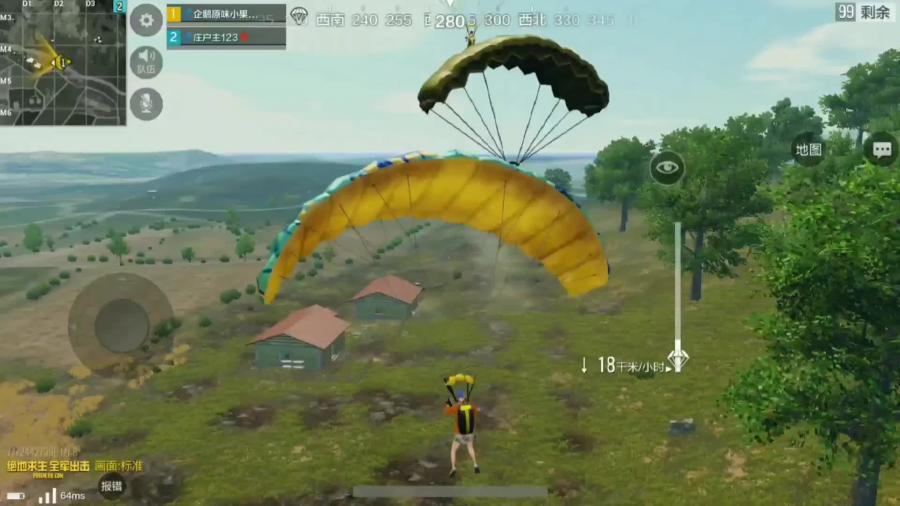Toggle the team voice speaker button
Image resolution: width=900 pixels, height=506 pixels.
[x=146, y=62]
